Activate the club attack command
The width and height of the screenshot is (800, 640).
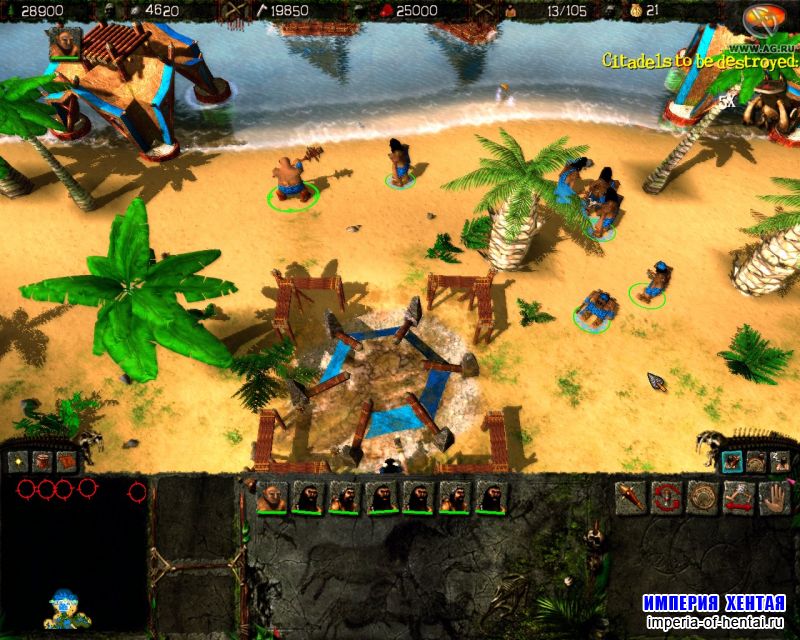[632, 497]
